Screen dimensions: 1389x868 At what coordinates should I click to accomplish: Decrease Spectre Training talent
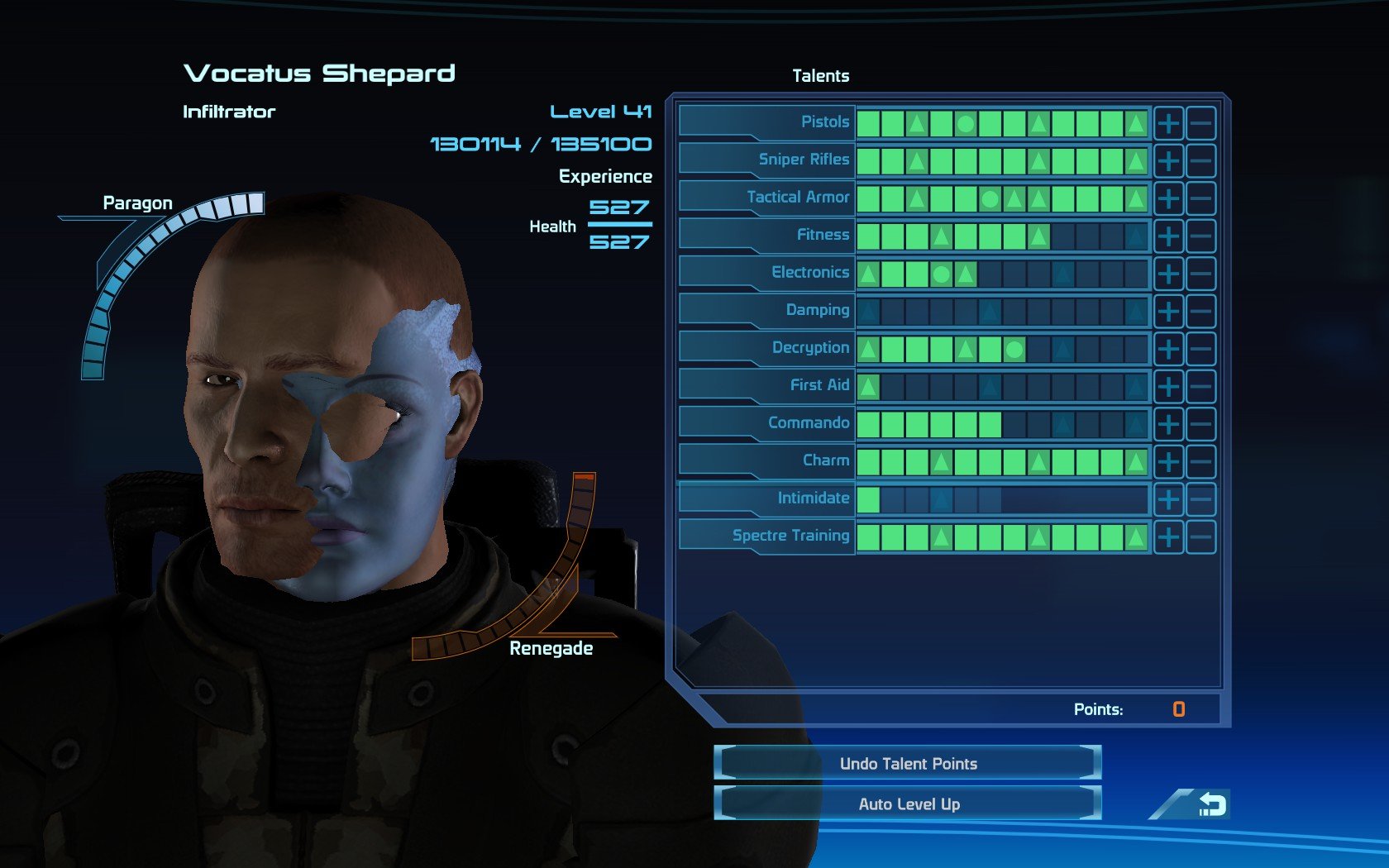[x=1200, y=537]
